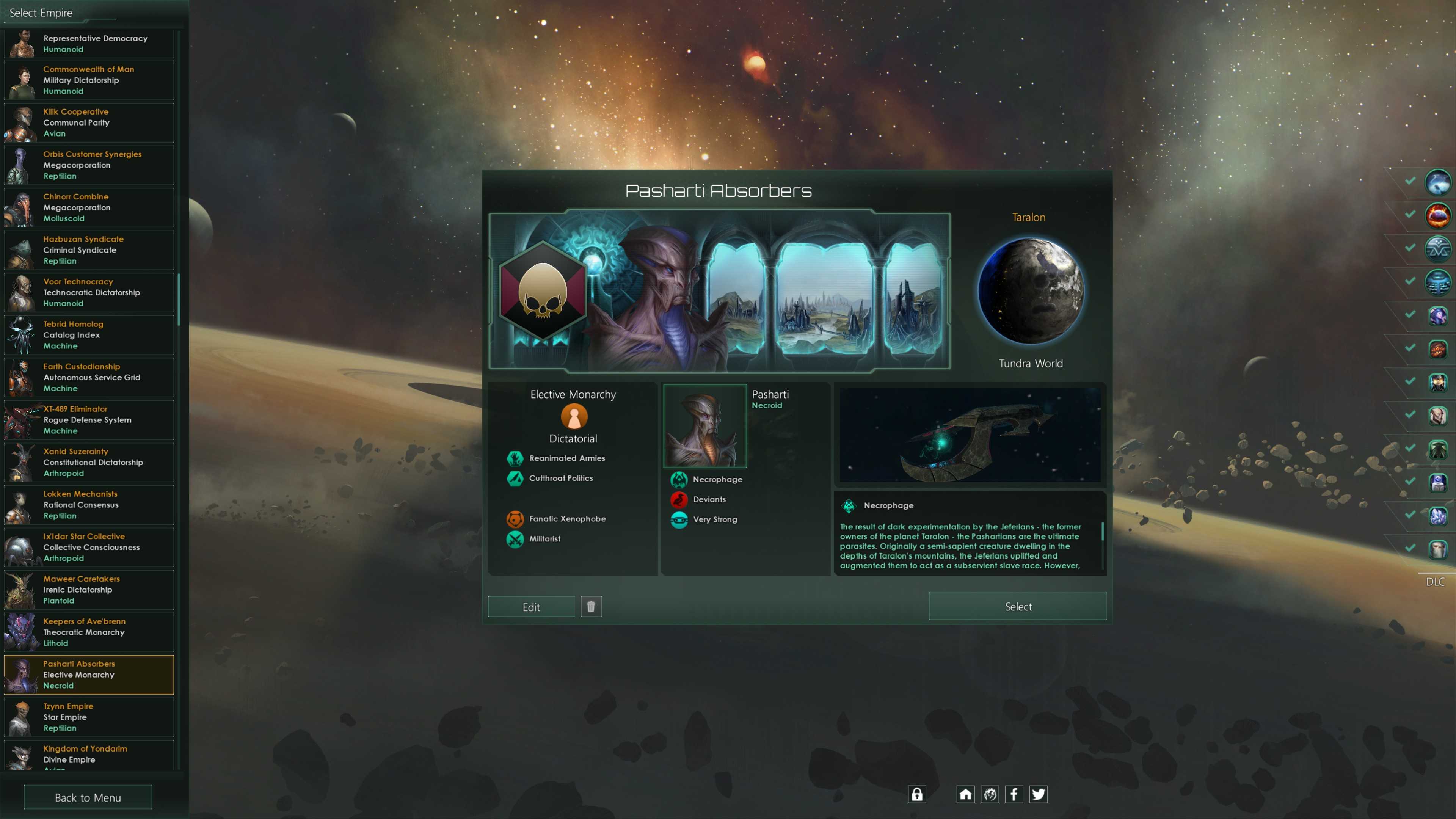Click the skull empire emblem
The height and width of the screenshot is (819, 1456).
(542, 291)
